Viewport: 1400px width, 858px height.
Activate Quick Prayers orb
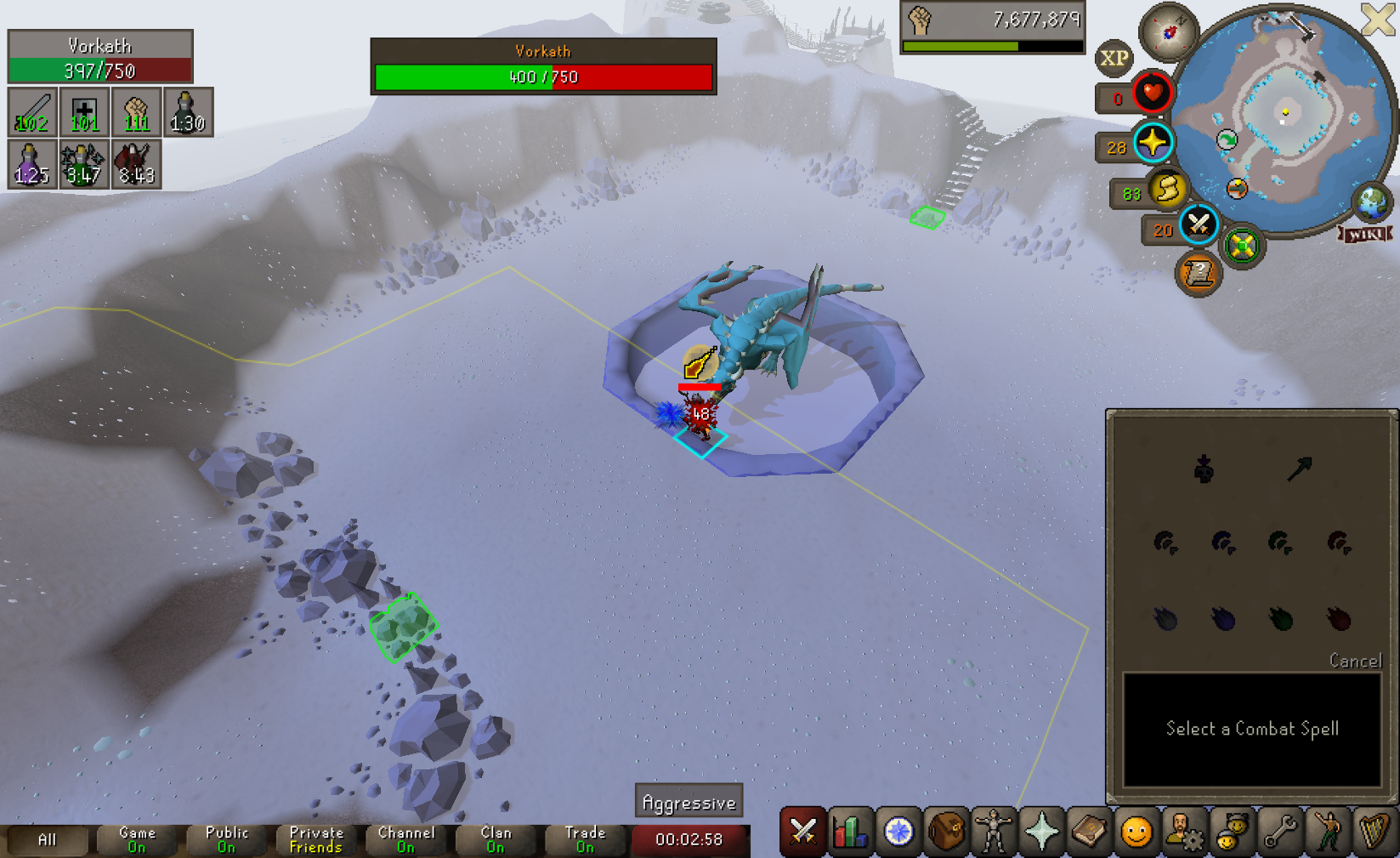click(1153, 143)
